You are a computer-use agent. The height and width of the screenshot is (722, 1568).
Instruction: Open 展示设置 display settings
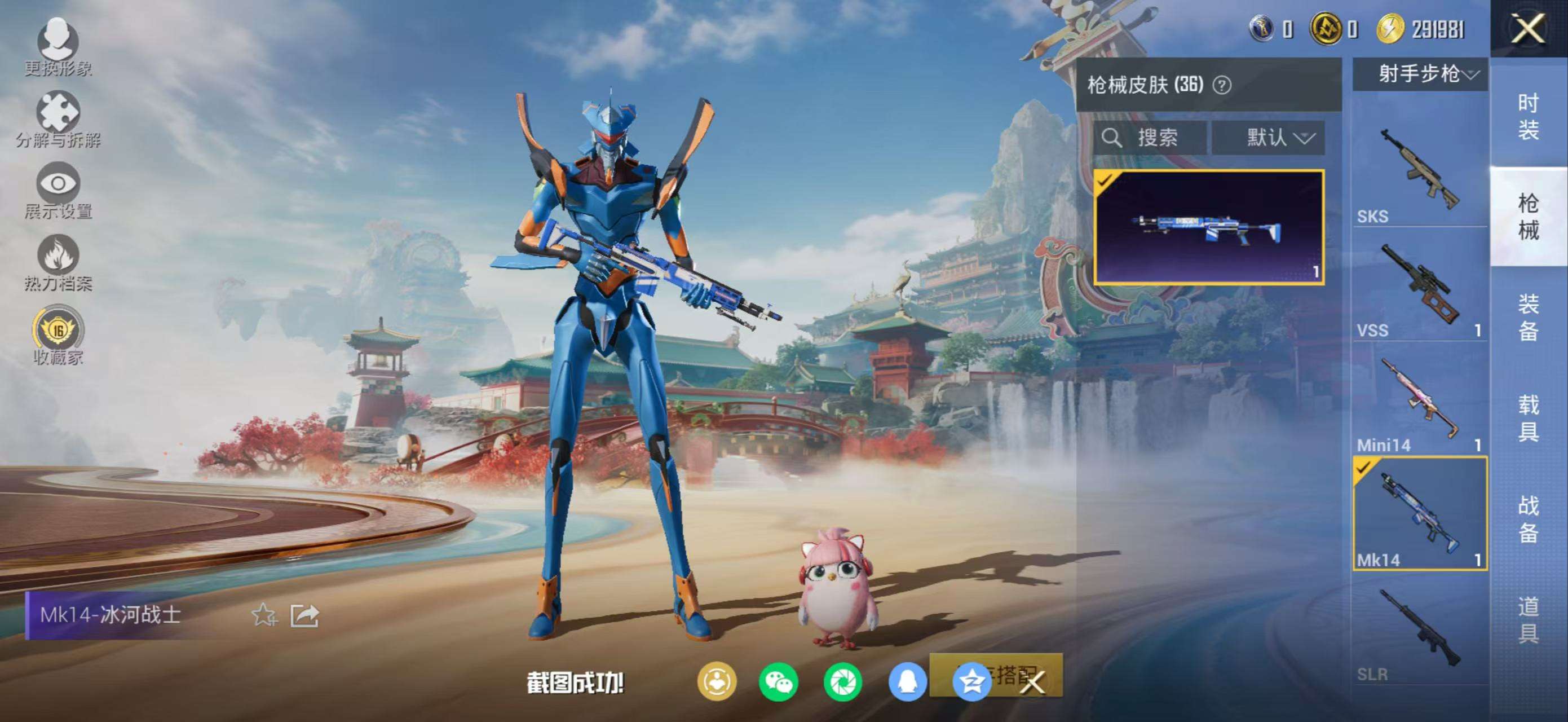58,190
